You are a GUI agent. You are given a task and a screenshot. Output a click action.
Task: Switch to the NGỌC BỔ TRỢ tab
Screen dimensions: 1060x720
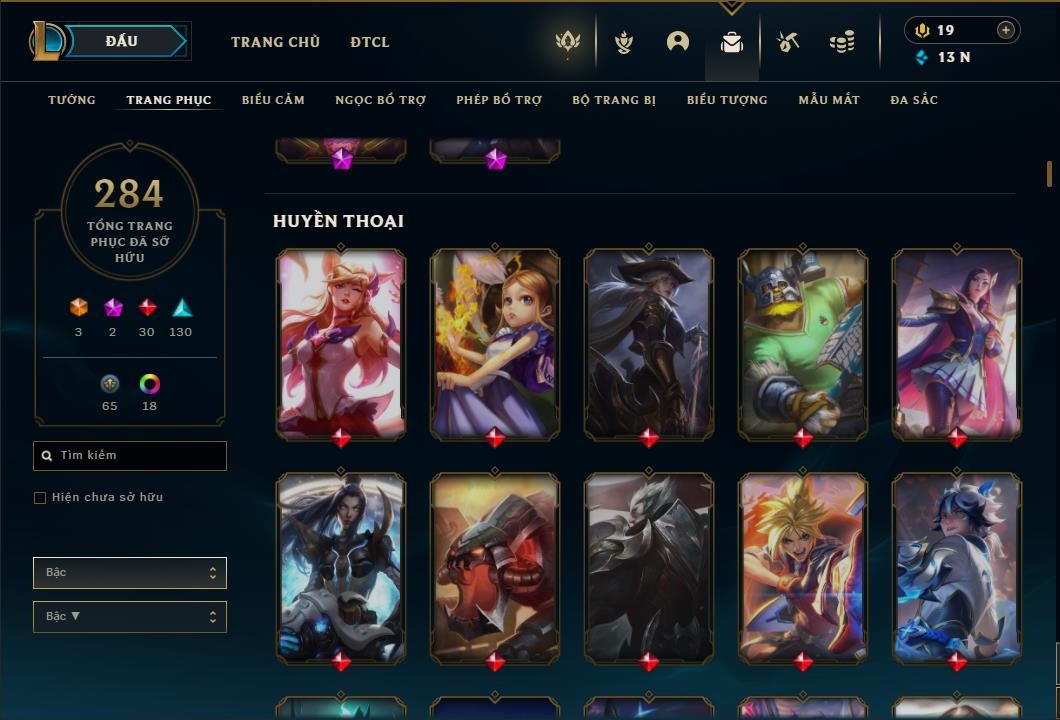point(380,100)
